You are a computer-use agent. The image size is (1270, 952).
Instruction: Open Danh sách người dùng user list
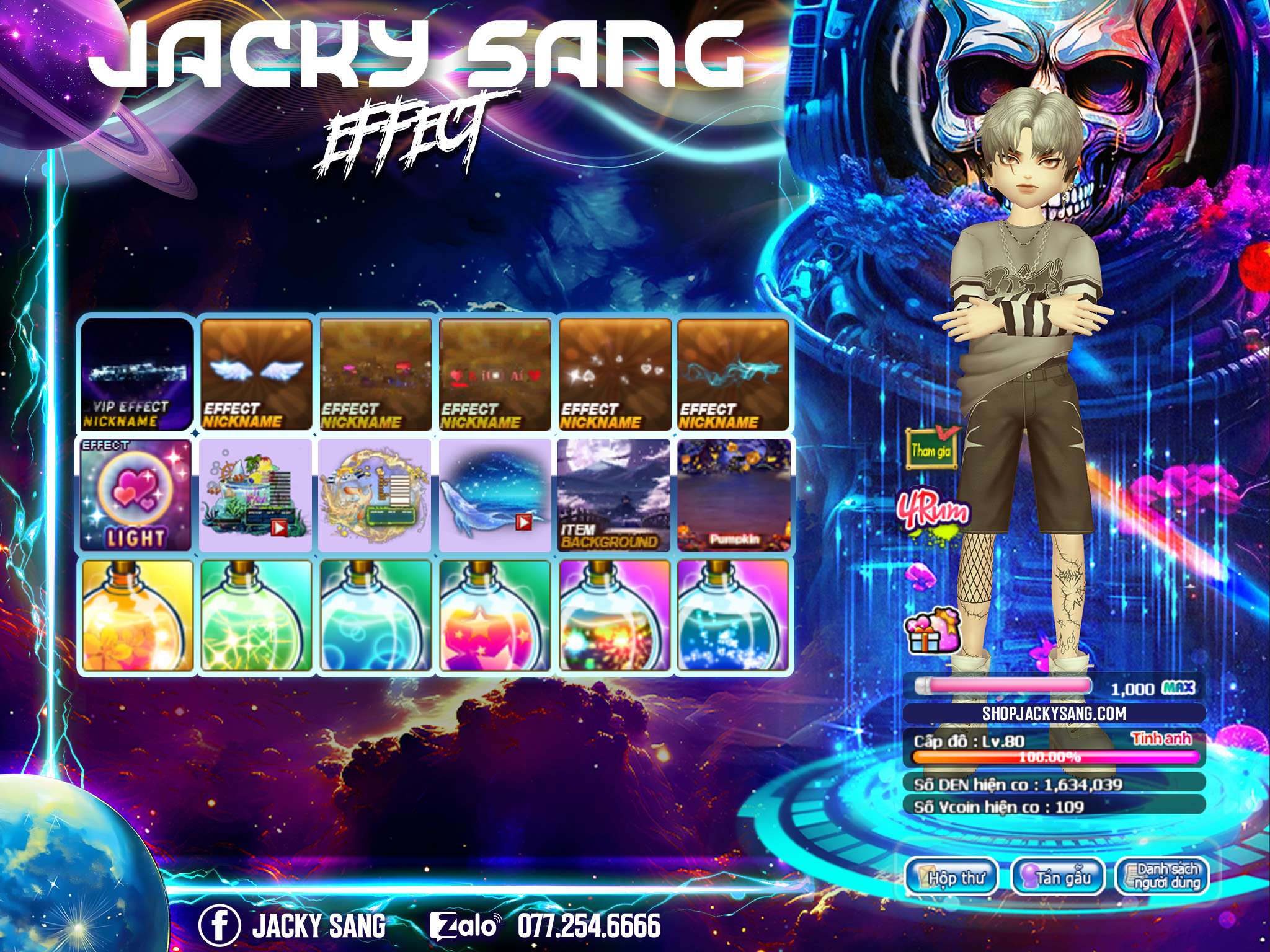(x=1162, y=877)
